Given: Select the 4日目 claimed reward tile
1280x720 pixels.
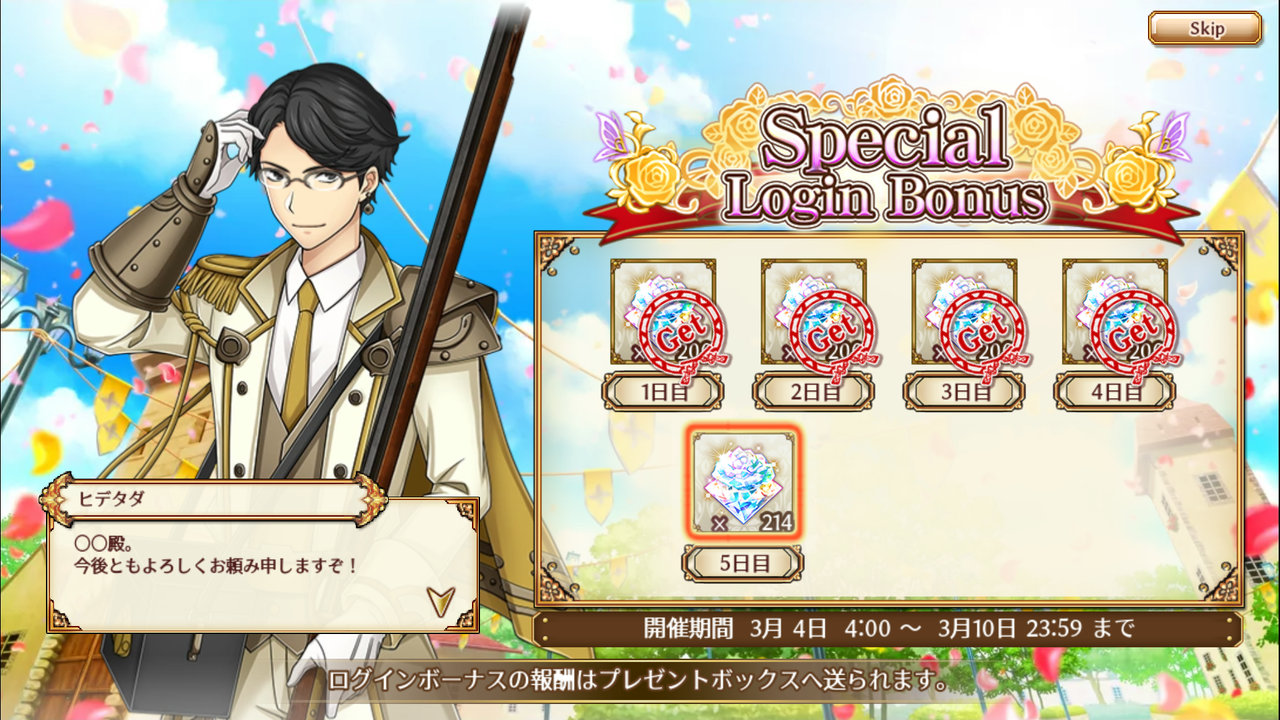Looking at the screenshot, I should coord(1114,313).
